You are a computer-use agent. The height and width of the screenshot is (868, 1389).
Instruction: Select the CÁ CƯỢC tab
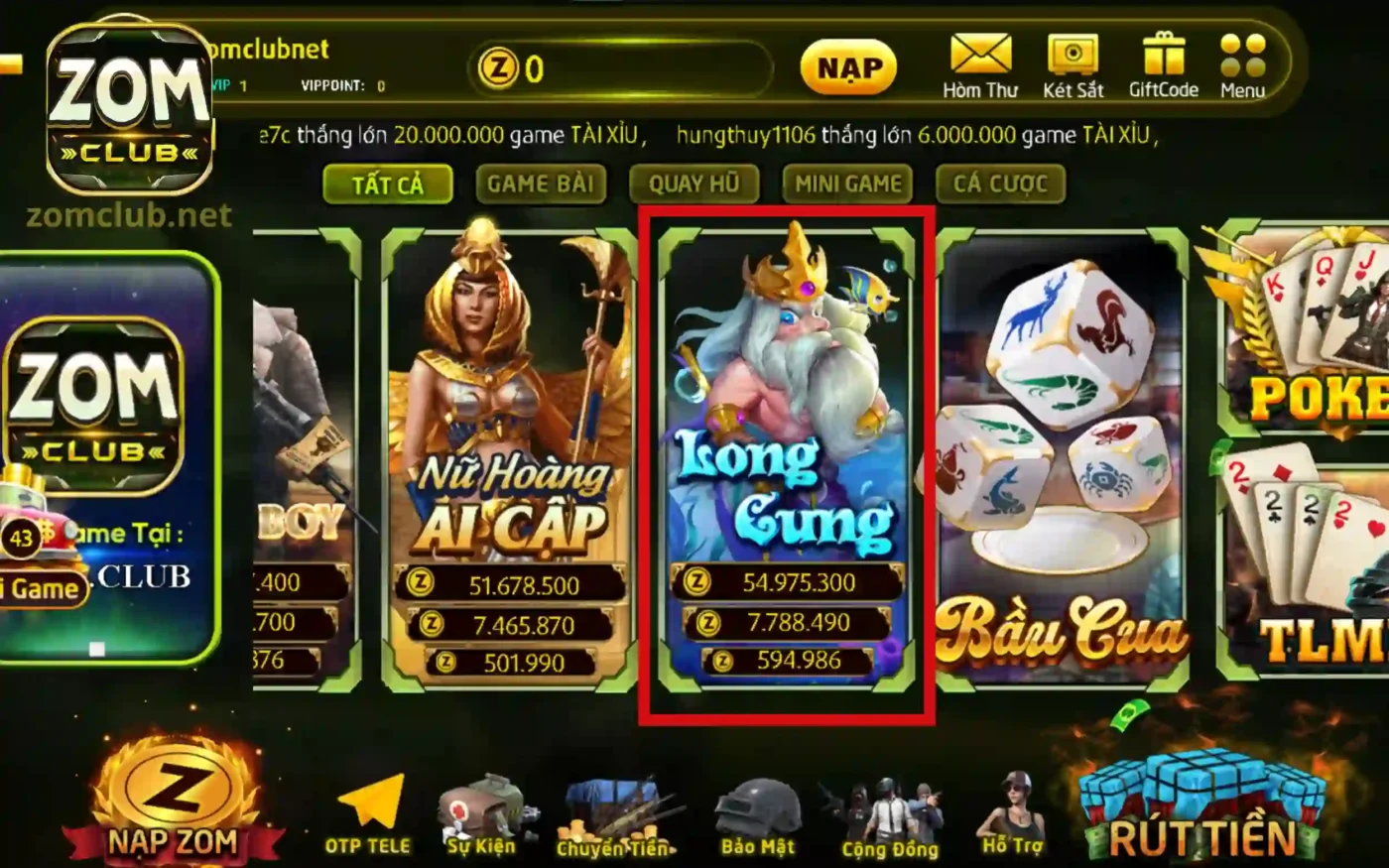click(x=1000, y=184)
